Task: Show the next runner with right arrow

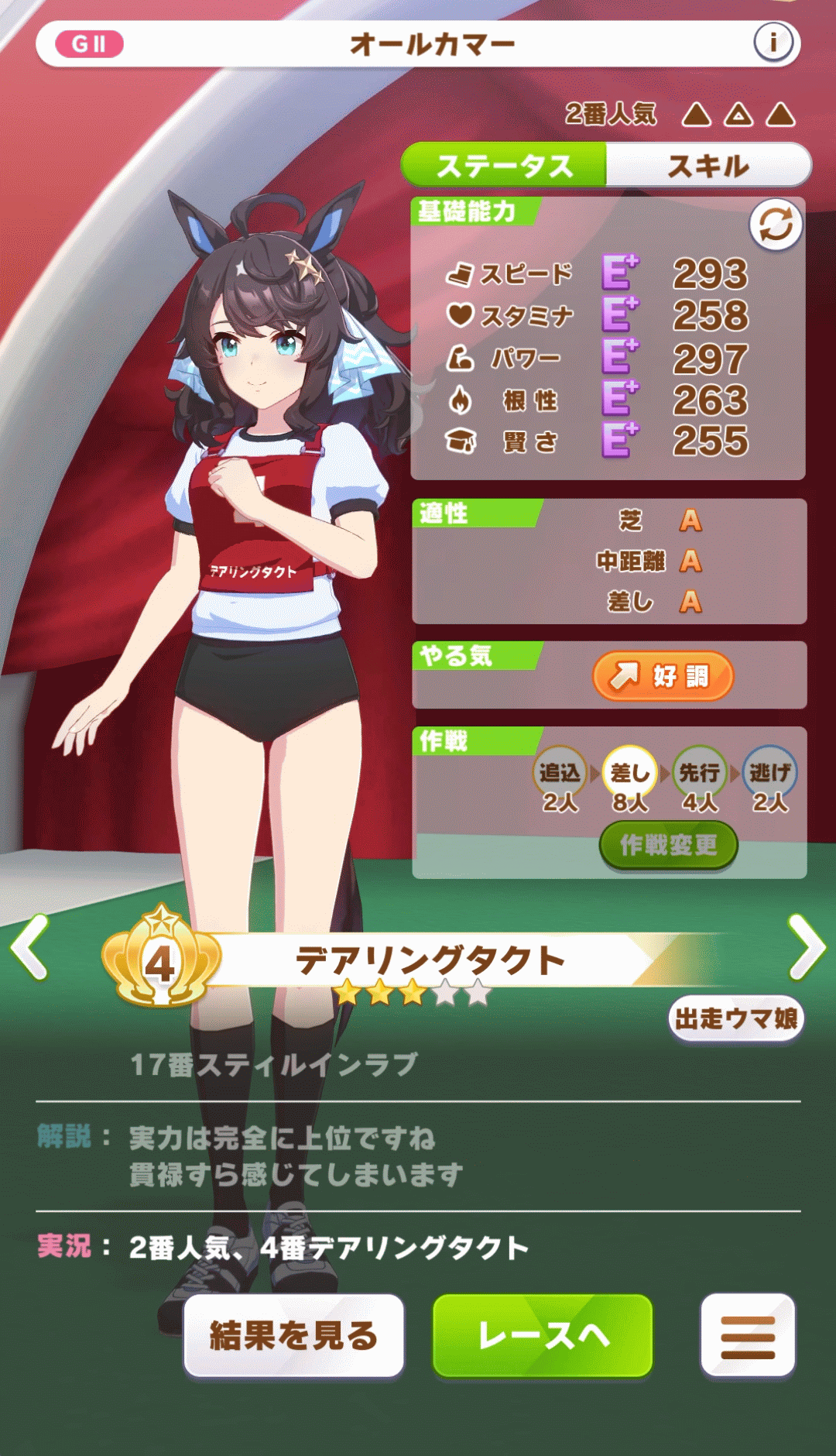Action: (x=807, y=946)
